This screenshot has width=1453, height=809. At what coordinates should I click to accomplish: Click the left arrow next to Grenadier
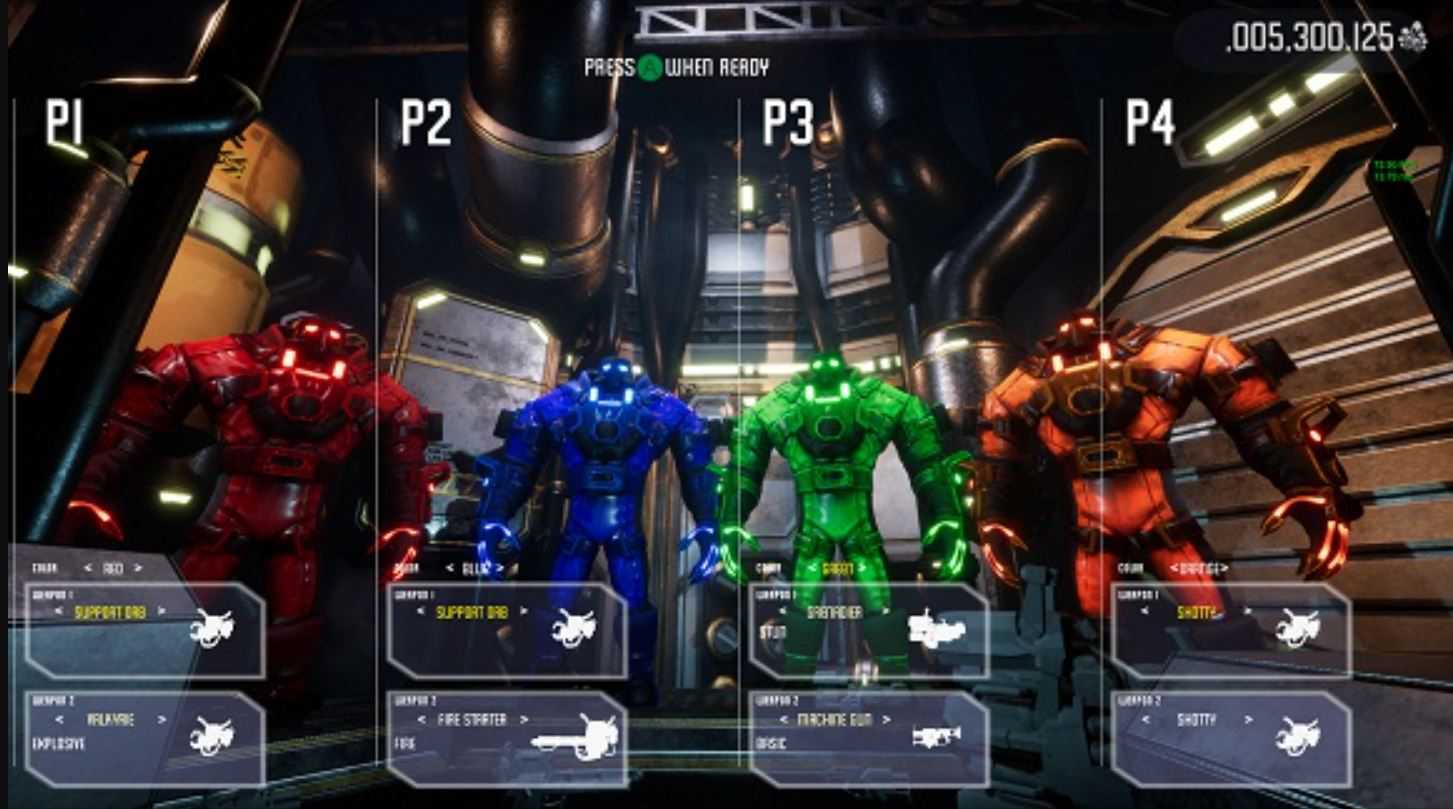click(784, 612)
